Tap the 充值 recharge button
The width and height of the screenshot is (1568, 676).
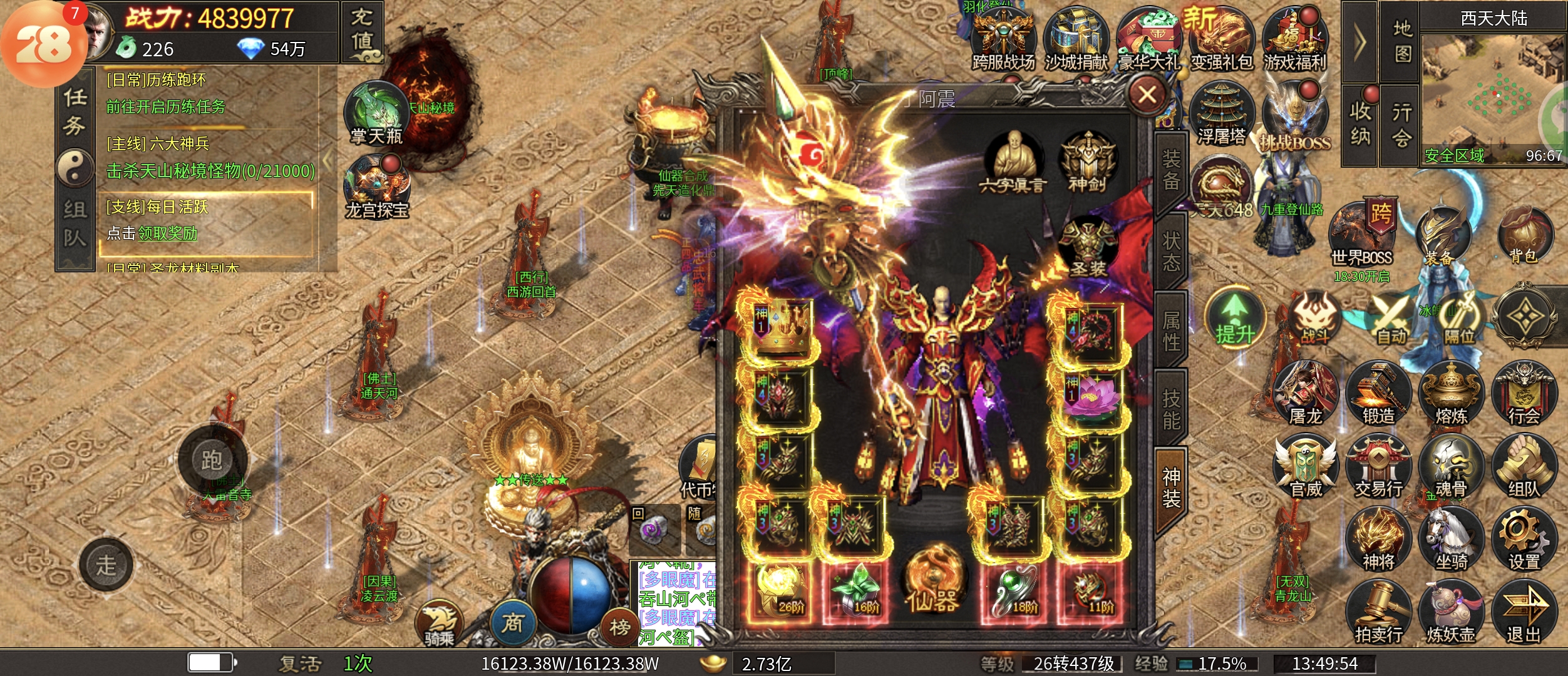point(361,30)
